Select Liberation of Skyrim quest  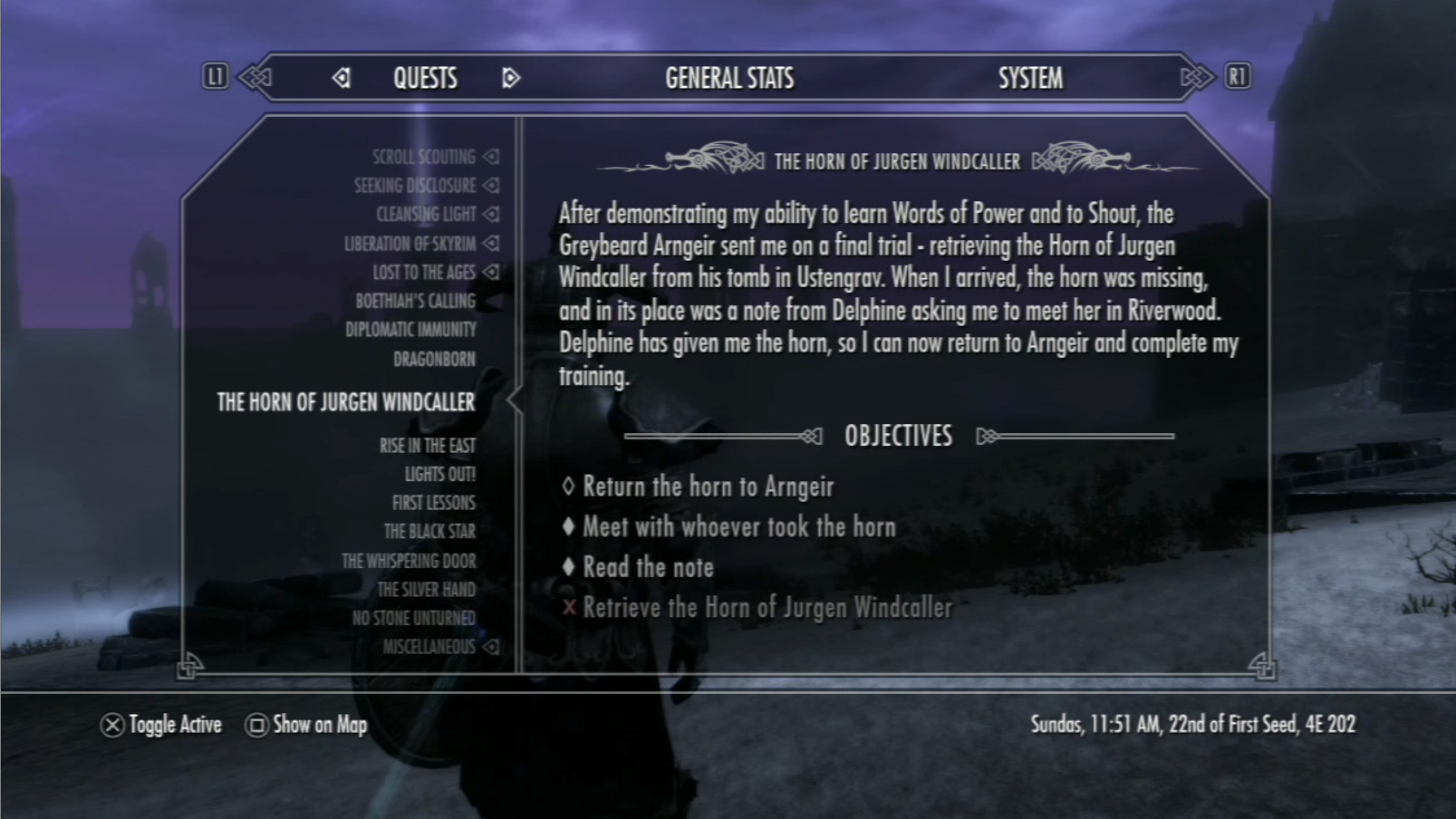pos(410,244)
